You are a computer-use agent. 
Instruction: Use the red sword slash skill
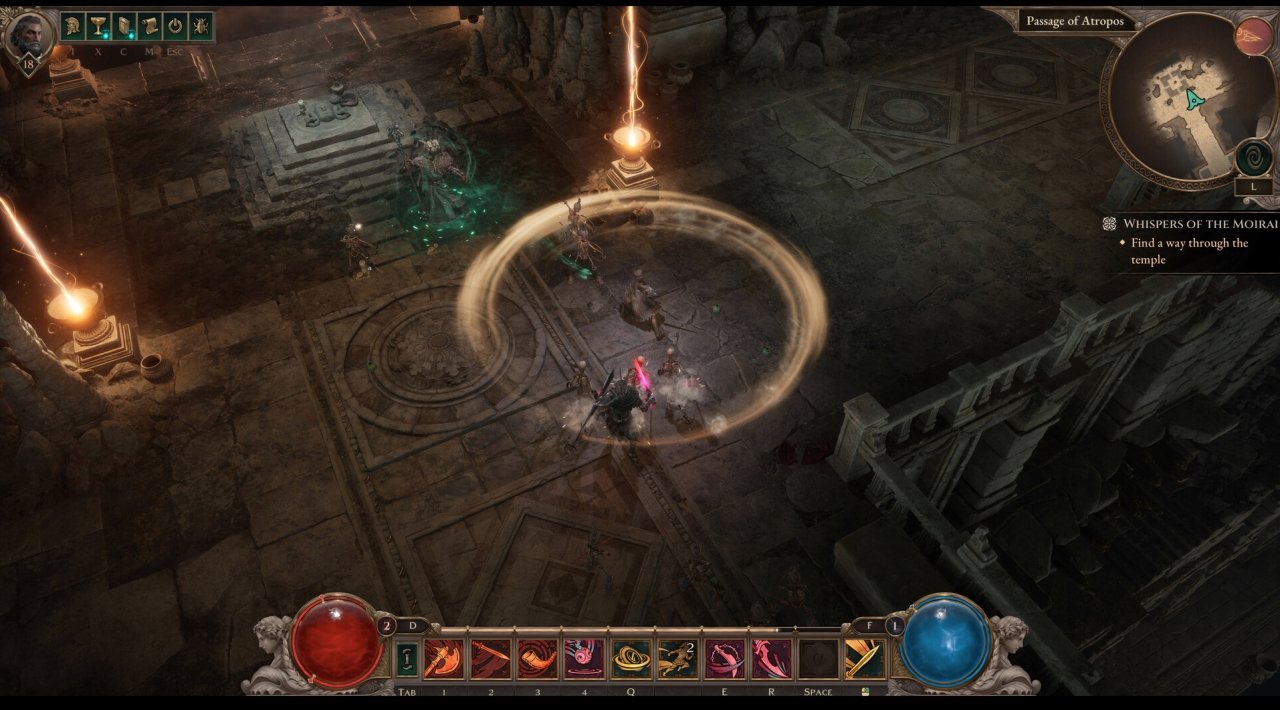point(491,659)
